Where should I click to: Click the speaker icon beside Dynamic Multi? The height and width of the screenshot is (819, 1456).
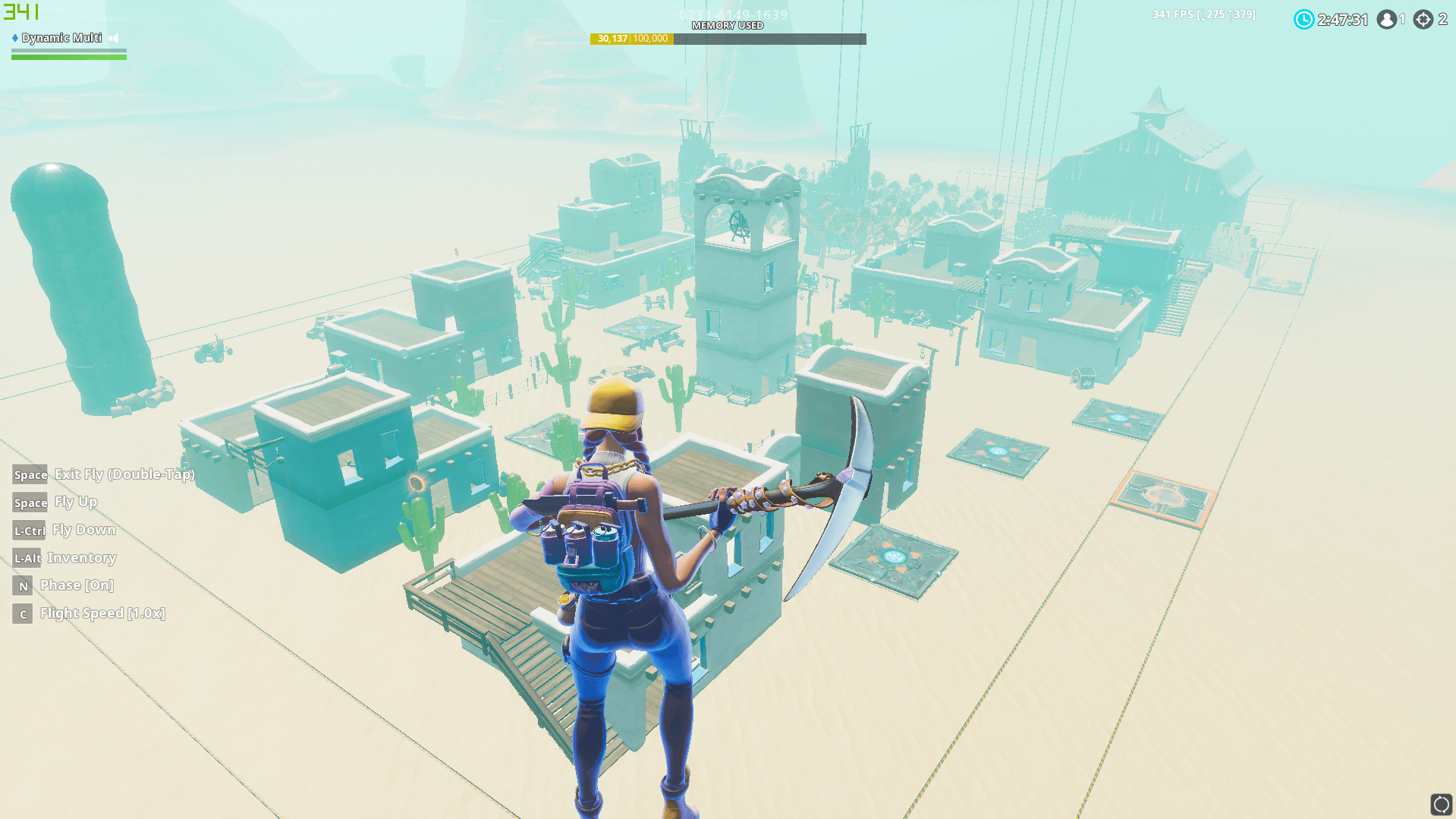click(x=114, y=38)
